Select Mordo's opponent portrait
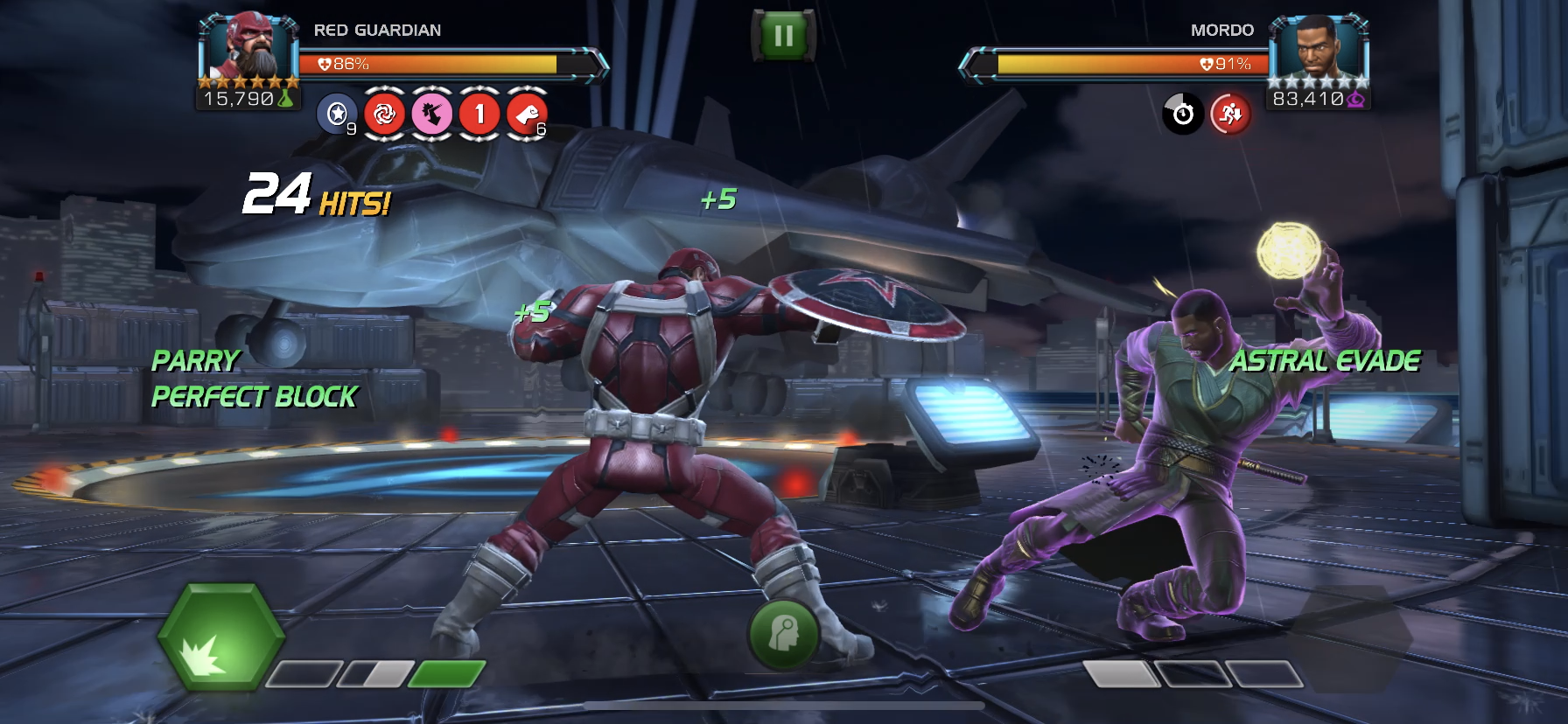This screenshot has width=1568, height=724. [1316, 48]
